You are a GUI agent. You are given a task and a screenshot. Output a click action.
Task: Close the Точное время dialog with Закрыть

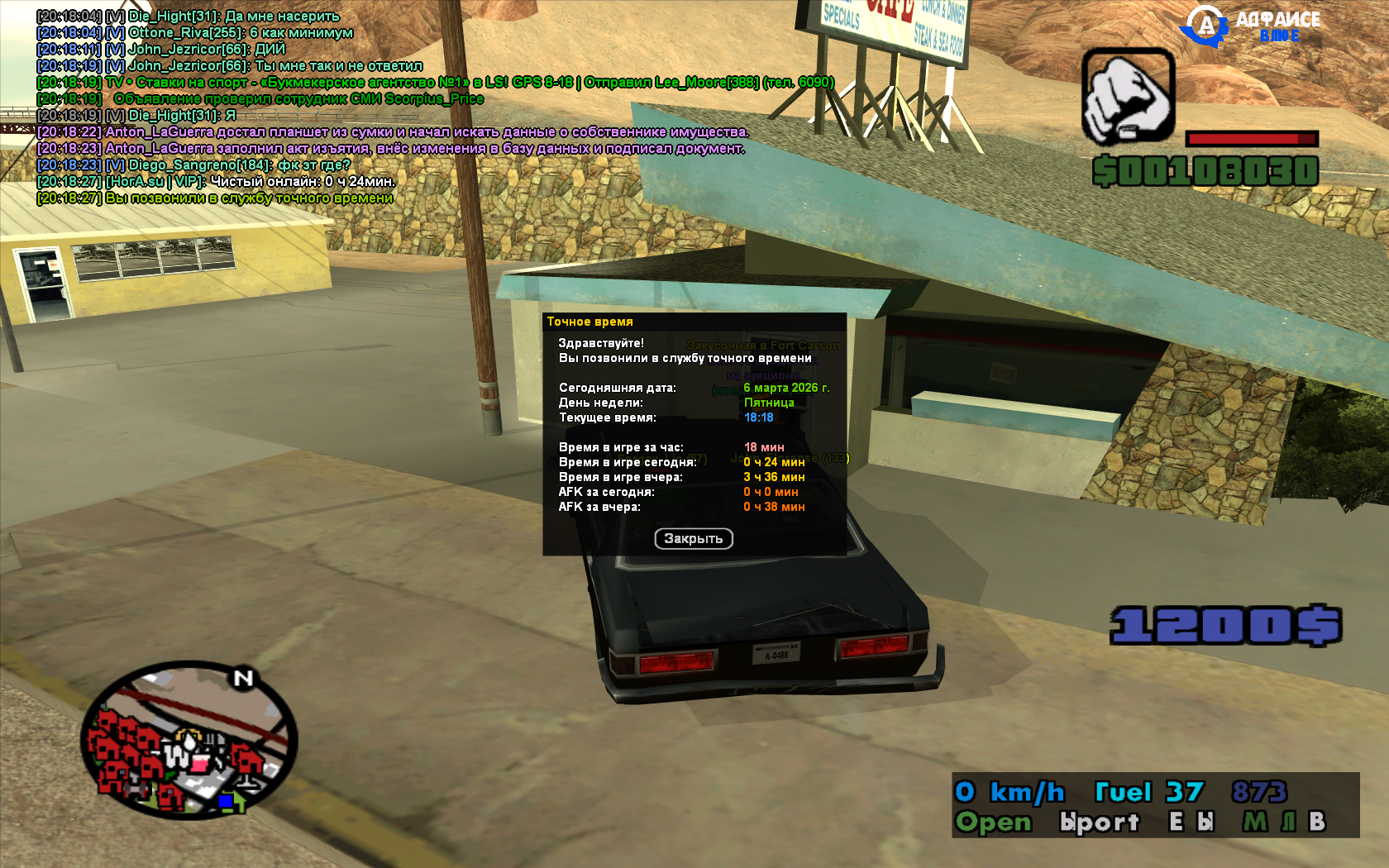pos(694,539)
